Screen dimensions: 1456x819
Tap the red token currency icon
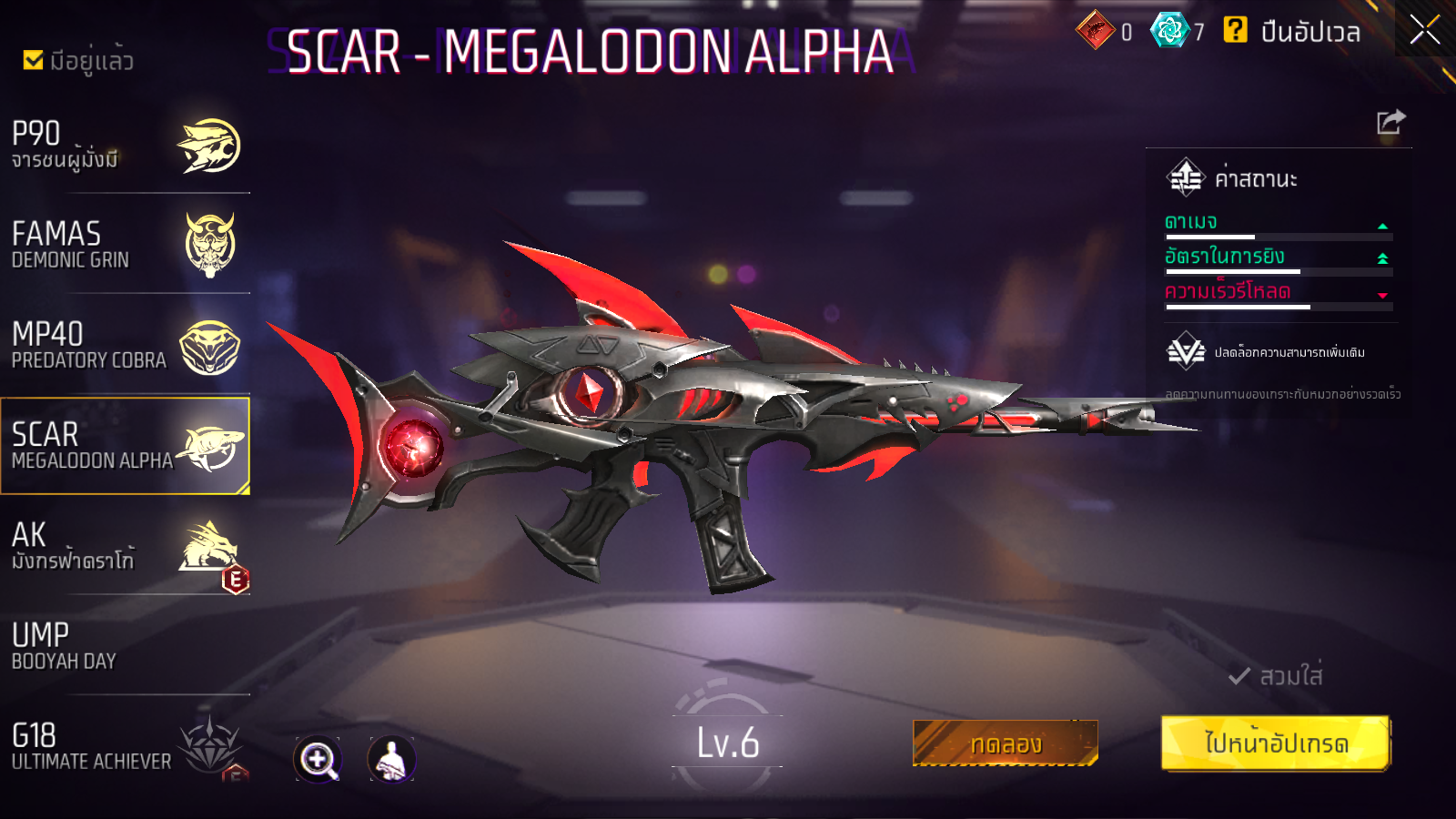click(x=1095, y=30)
